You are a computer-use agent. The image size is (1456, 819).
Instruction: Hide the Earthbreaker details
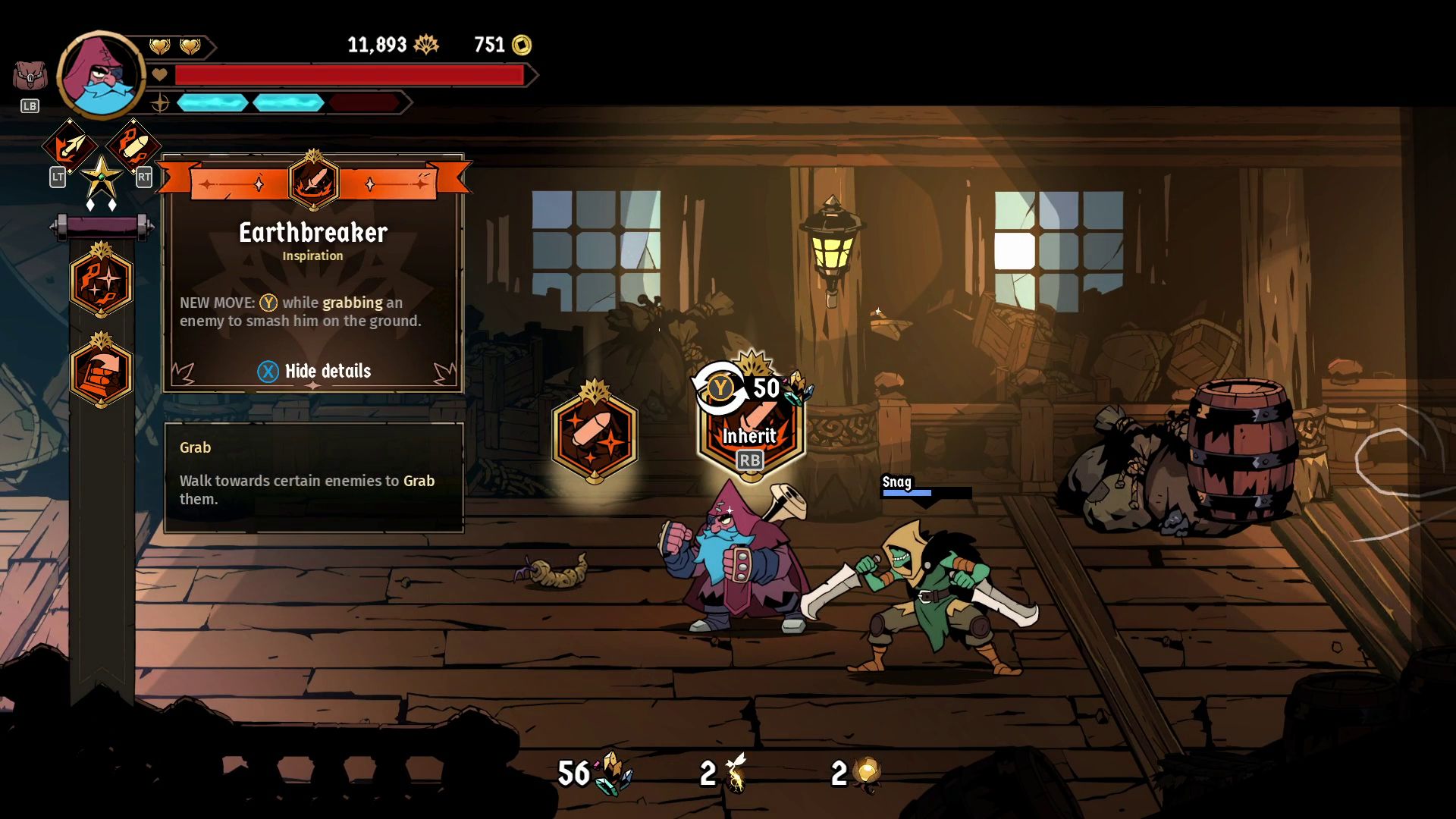pos(314,371)
